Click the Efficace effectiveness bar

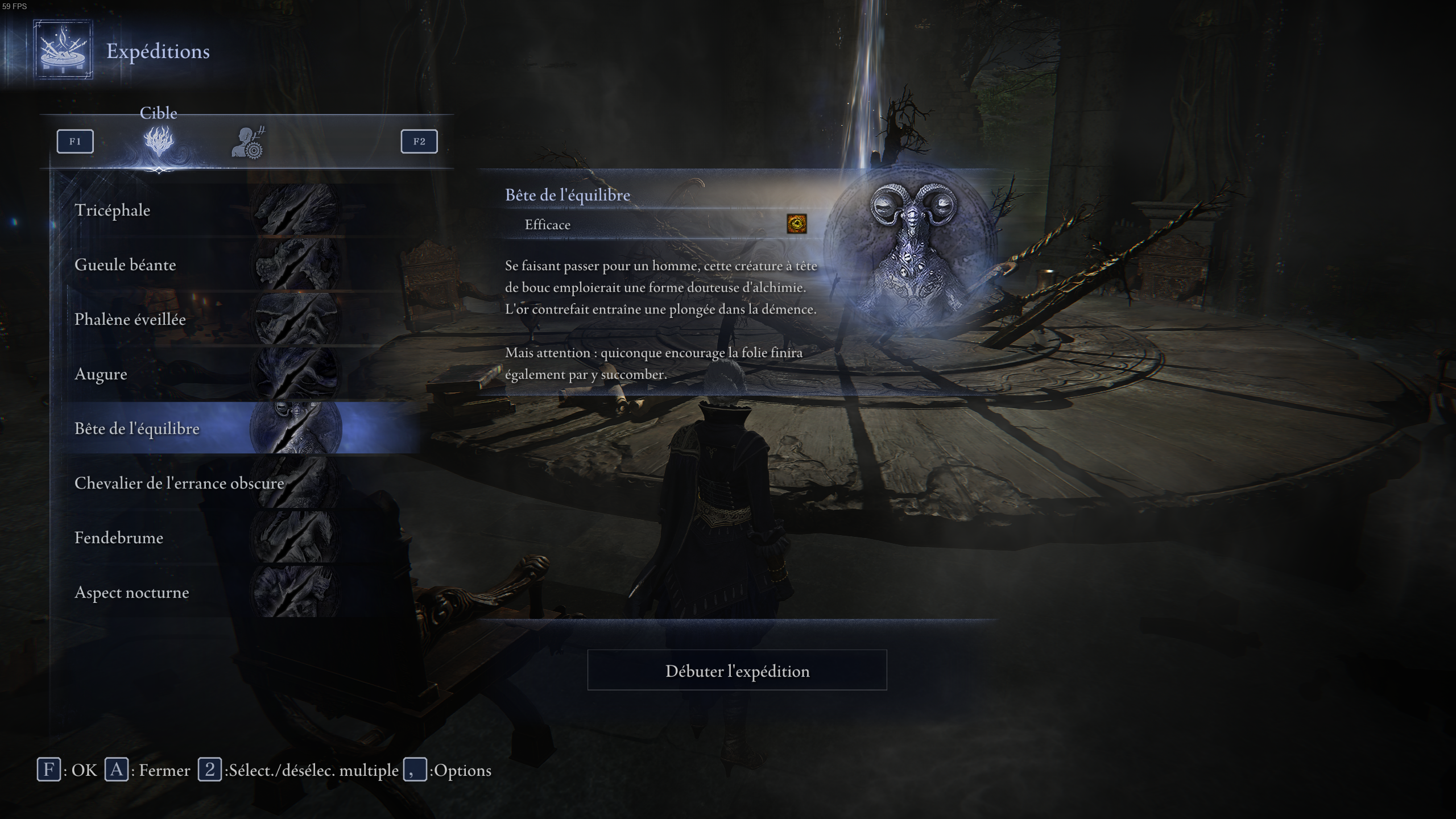[x=626, y=225]
